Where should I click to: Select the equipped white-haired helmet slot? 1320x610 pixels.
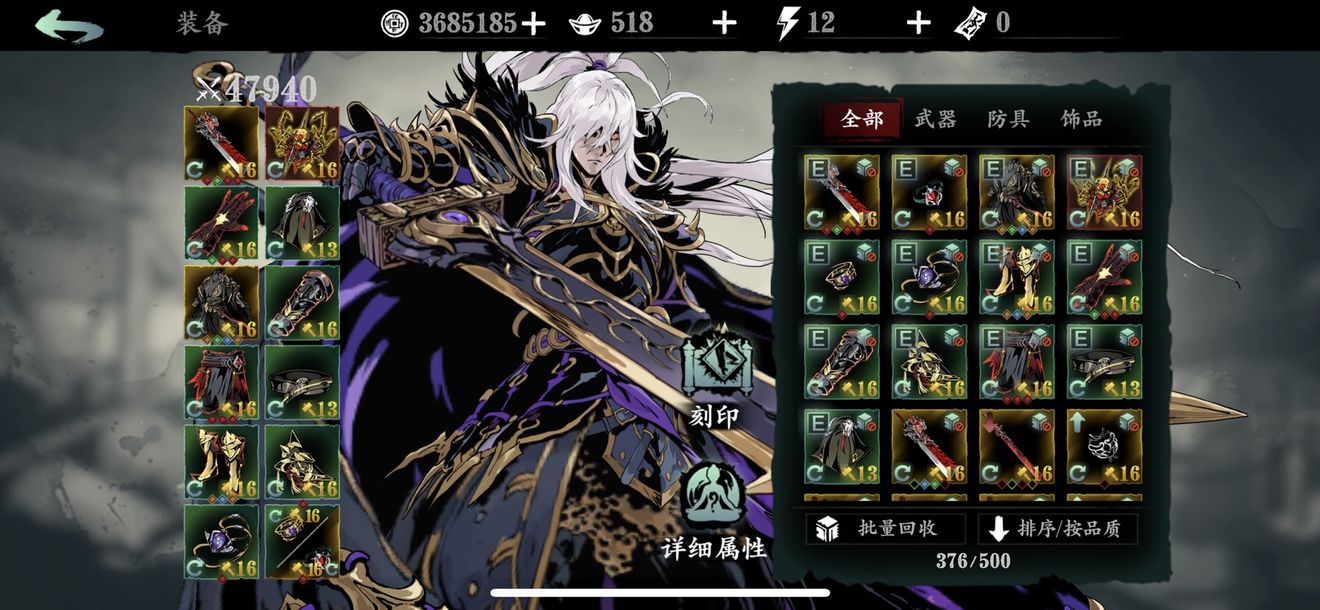point(302,223)
